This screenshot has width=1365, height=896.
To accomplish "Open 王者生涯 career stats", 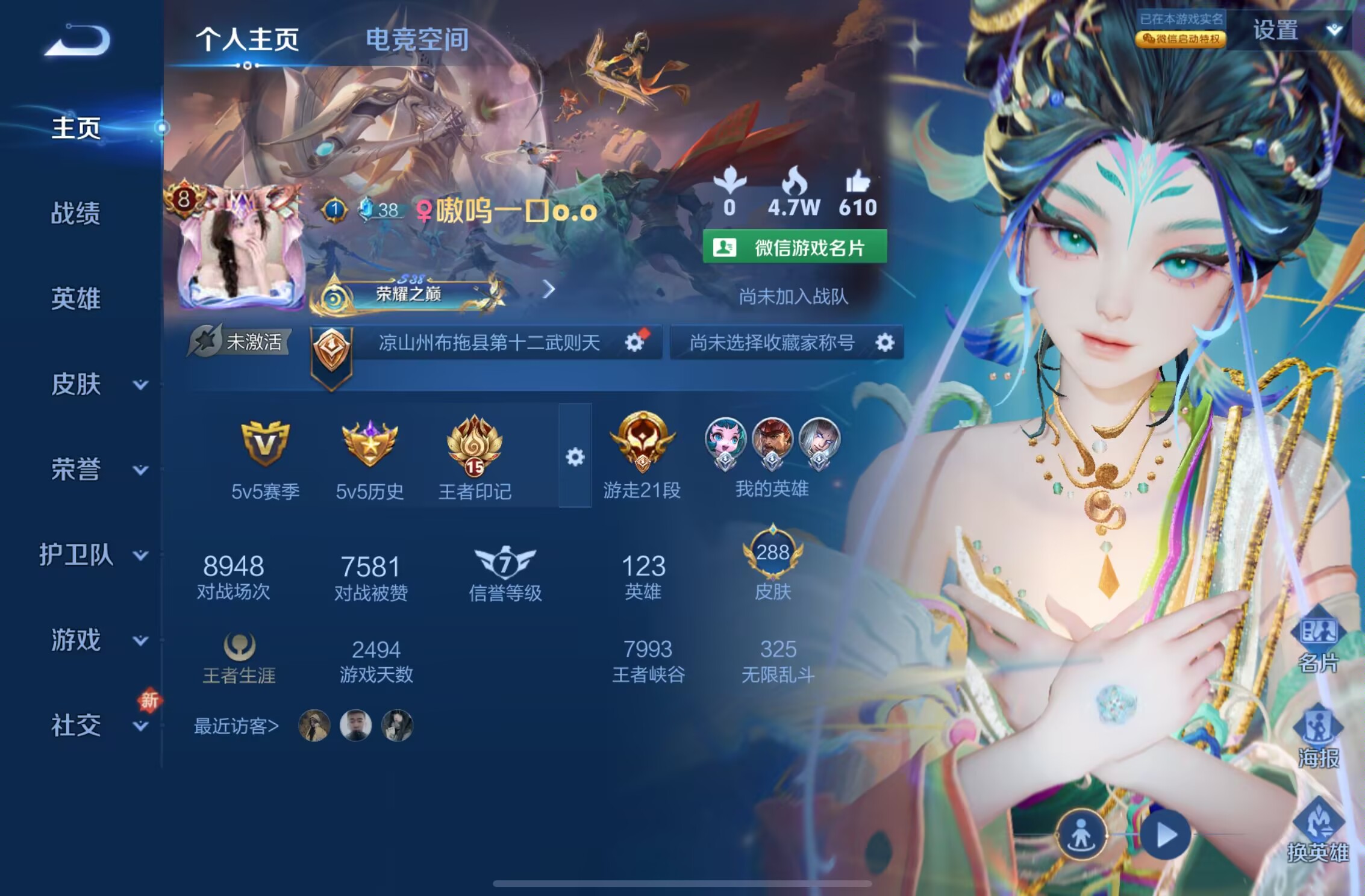I will point(239,659).
